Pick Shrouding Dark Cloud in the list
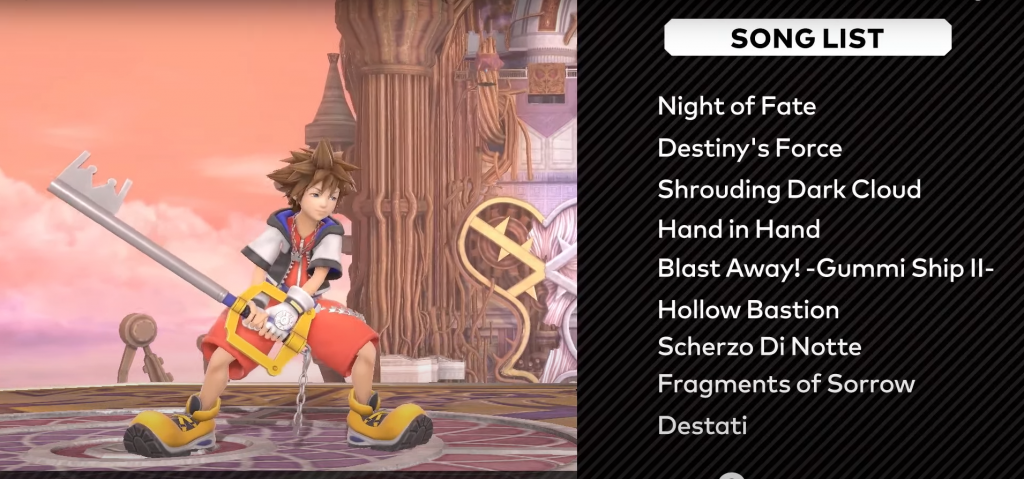The width and height of the screenshot is (1024, 479). point(789,189)
